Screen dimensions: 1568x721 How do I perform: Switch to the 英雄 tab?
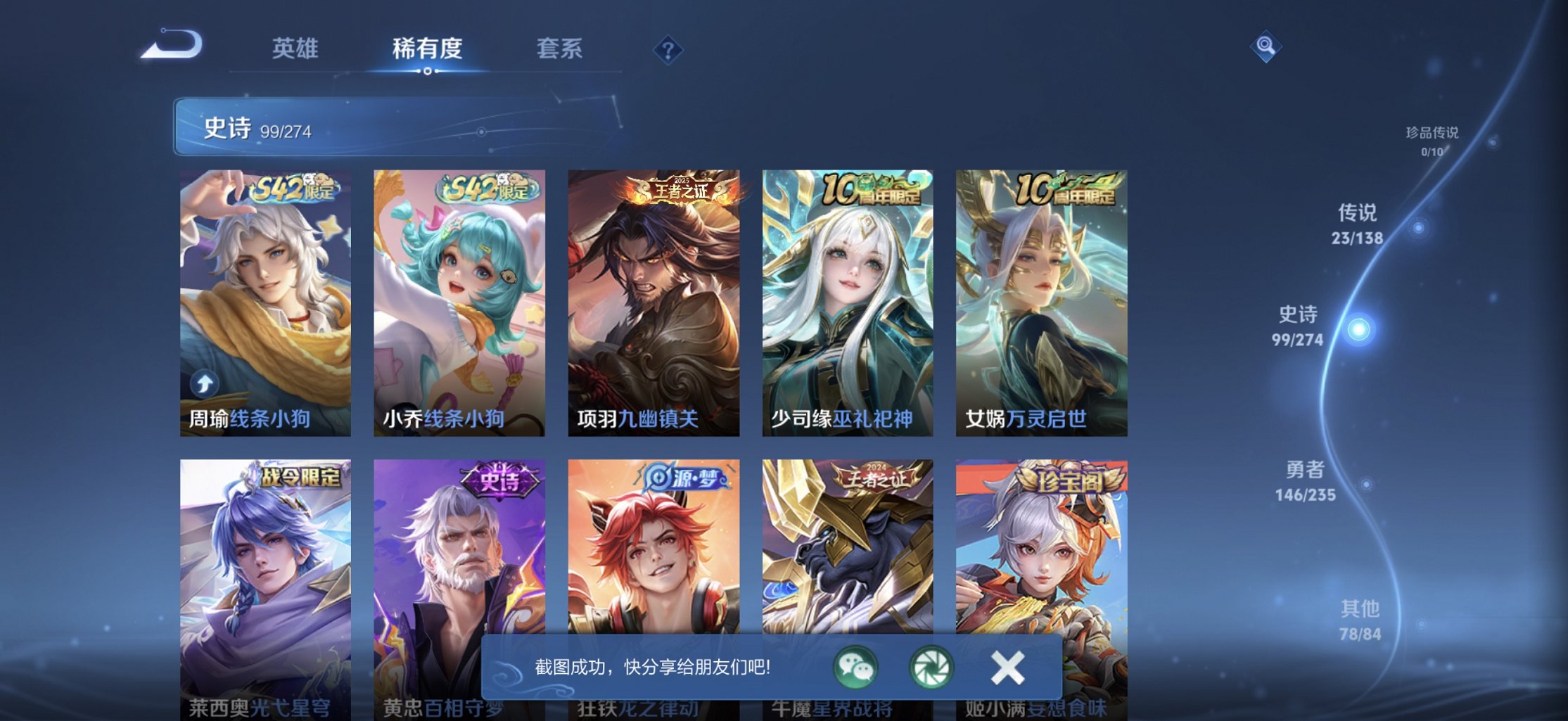(x=295, y=49)
